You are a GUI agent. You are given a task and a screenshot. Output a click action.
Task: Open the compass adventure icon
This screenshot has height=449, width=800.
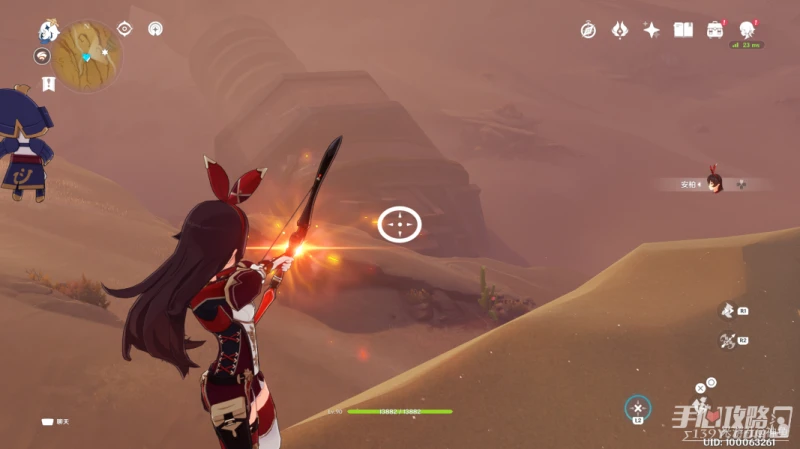pyautogui.click(x=588, y=30)
